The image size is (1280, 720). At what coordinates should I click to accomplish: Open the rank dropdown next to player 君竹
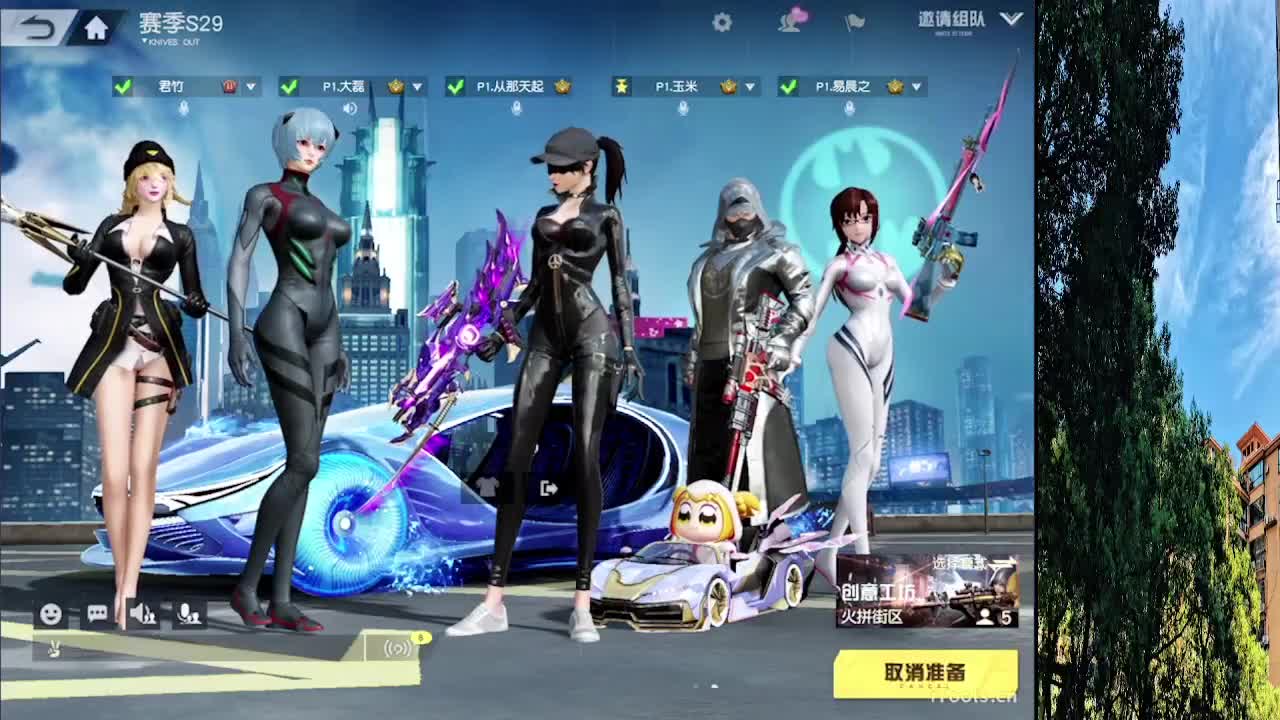(251, 87)
